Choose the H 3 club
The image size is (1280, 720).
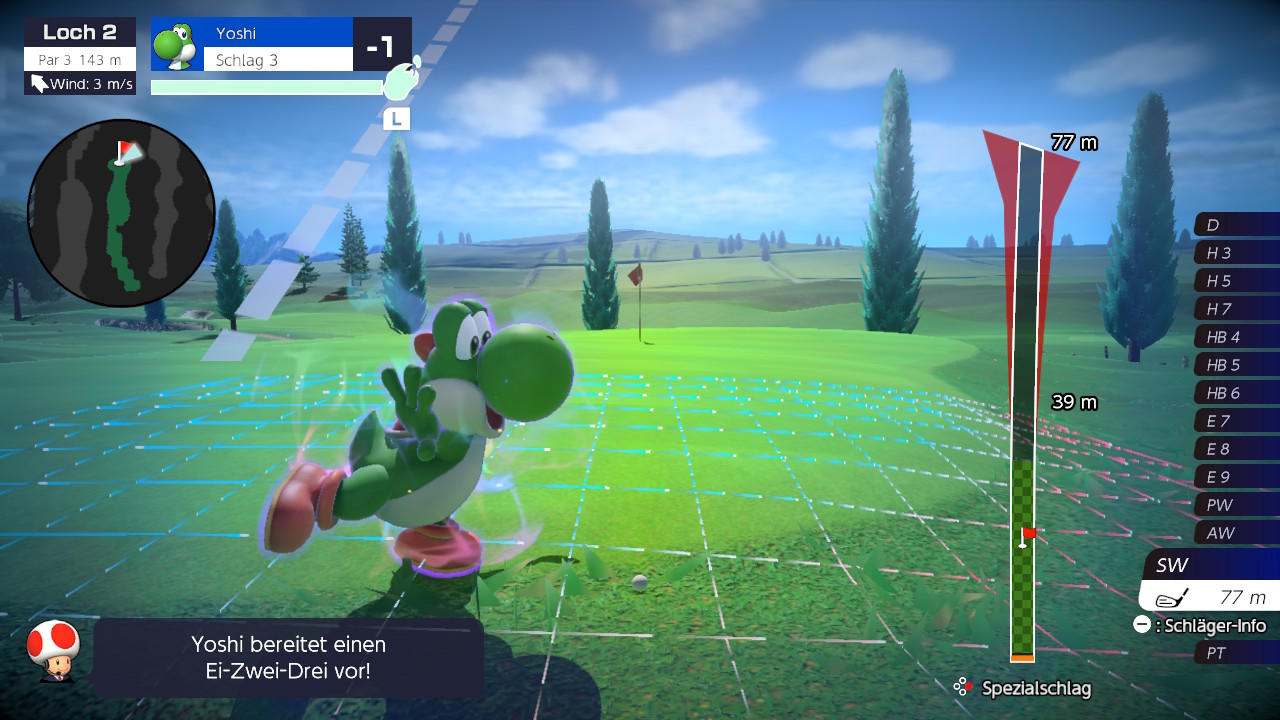1236,253
